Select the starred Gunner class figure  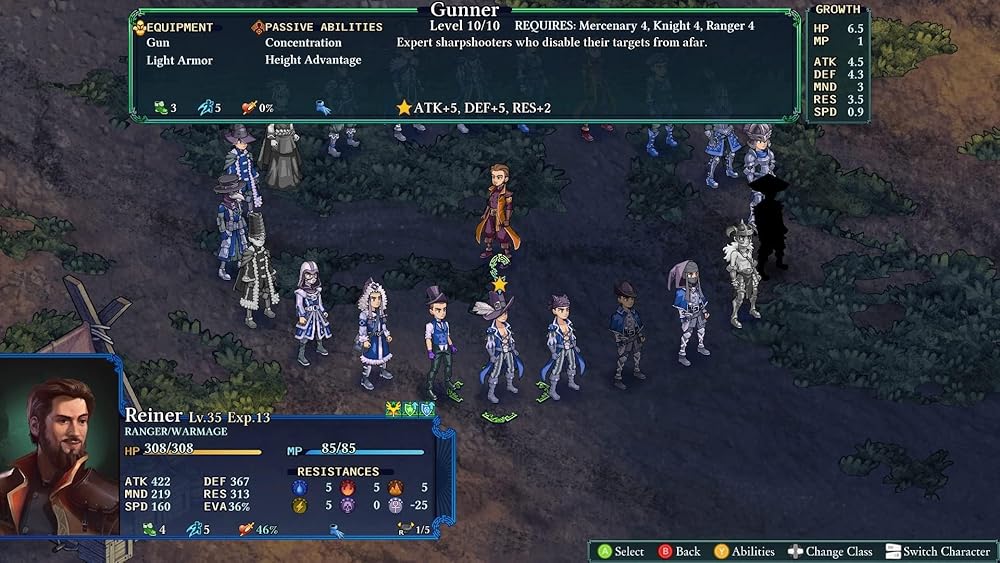(498, 346)
